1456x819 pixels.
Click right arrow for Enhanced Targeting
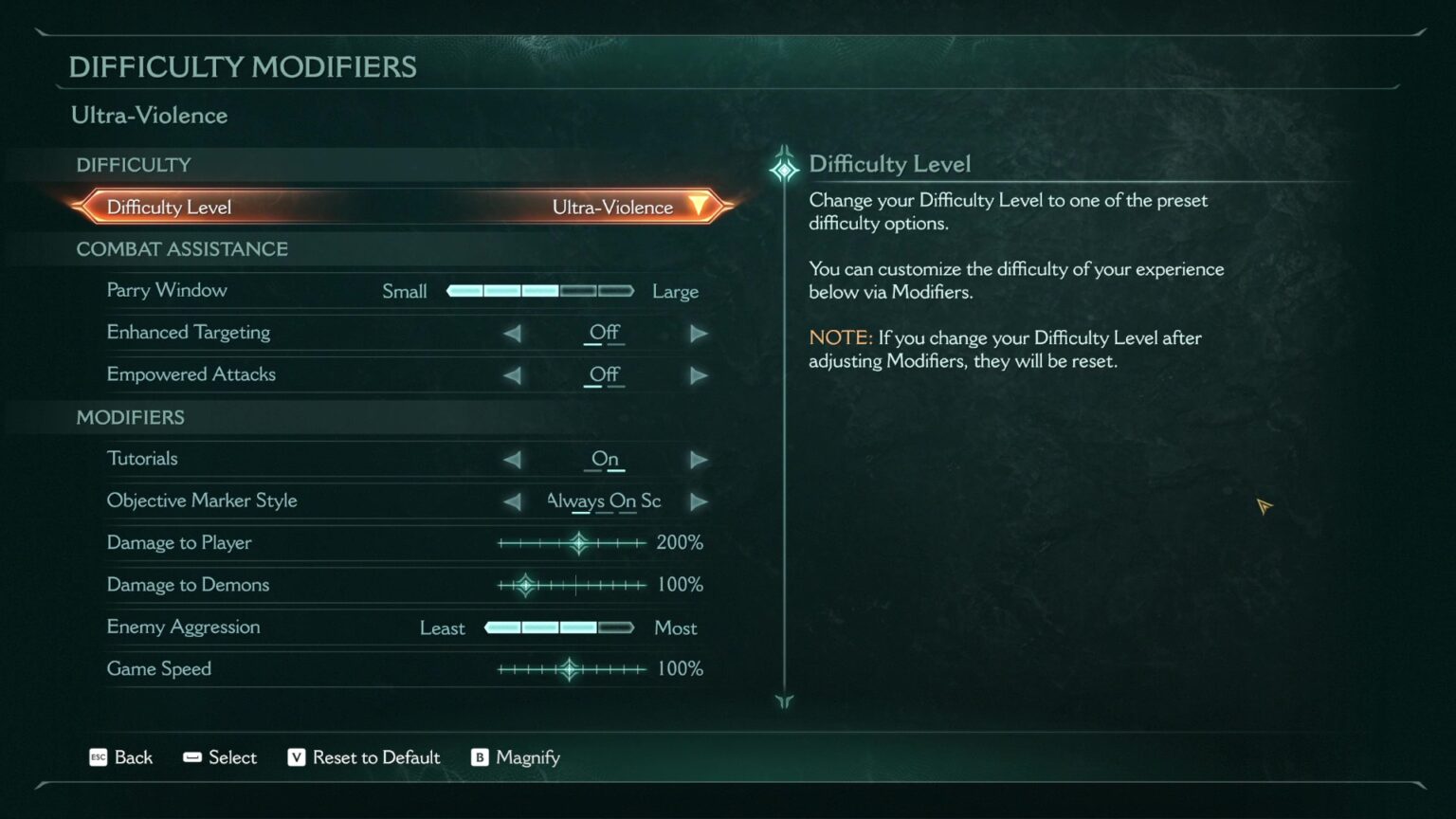click(699, 333)
